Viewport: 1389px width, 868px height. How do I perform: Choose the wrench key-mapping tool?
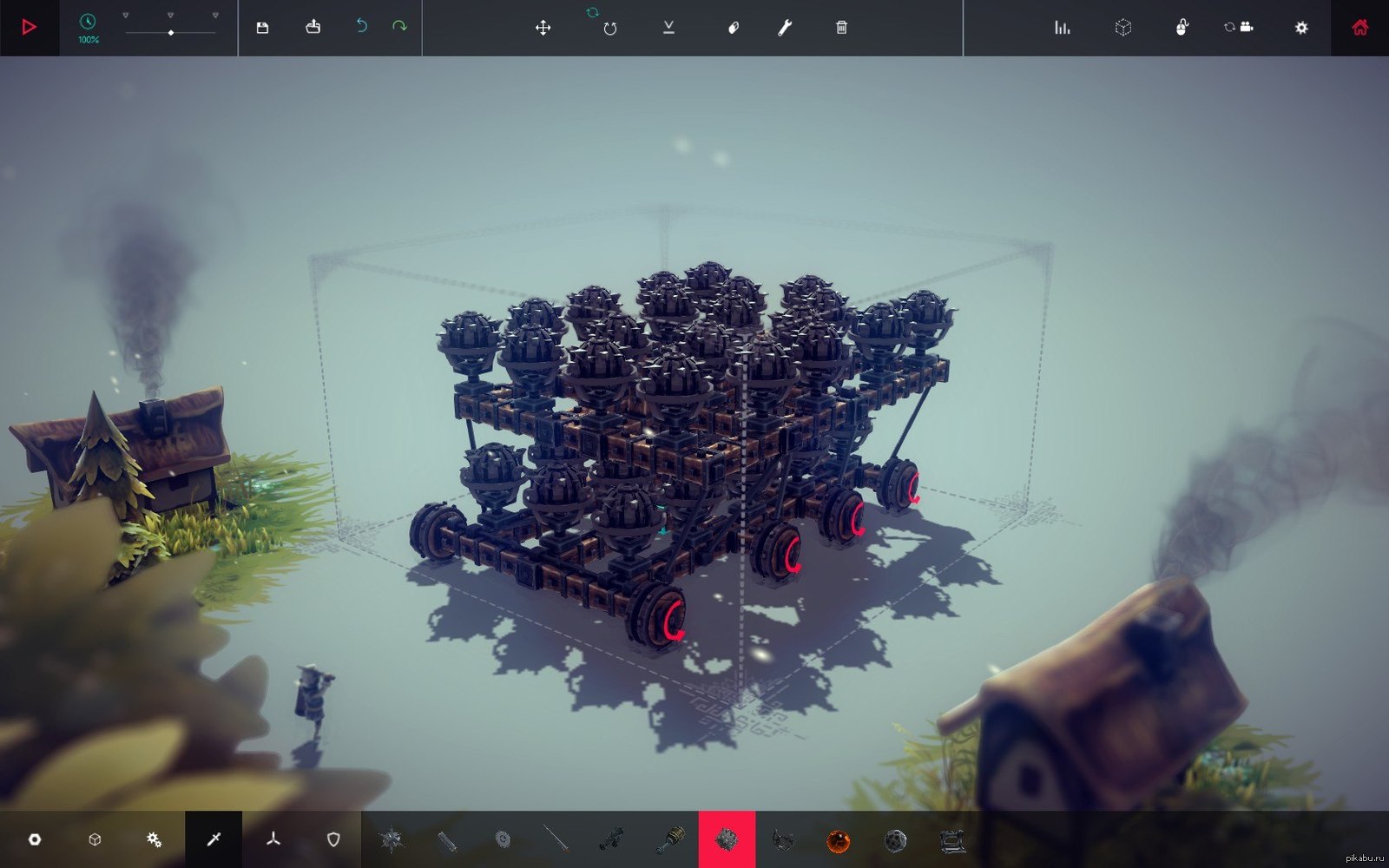(785, 28)
